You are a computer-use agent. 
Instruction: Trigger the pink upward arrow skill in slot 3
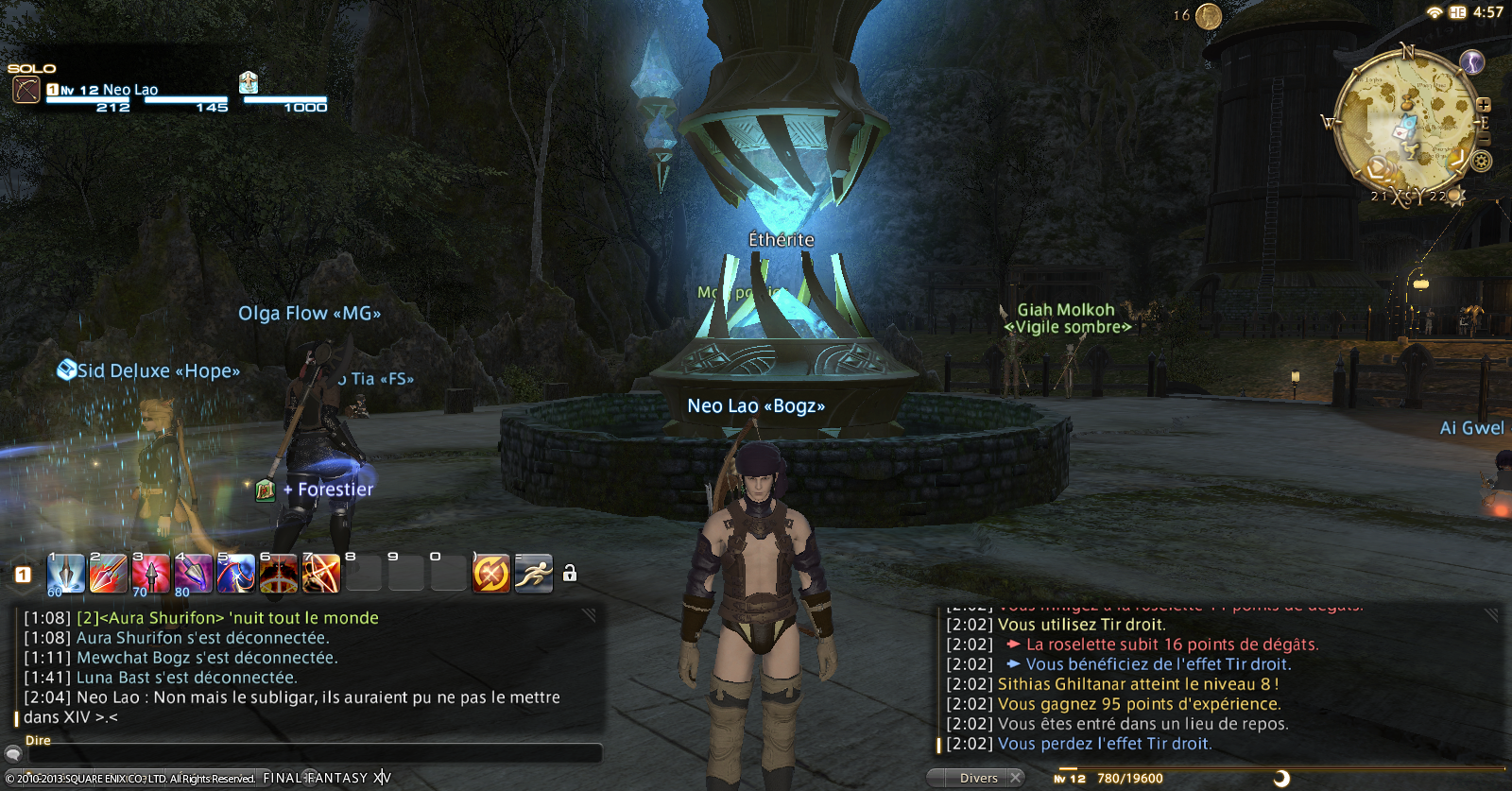click(x=150, y=574)
